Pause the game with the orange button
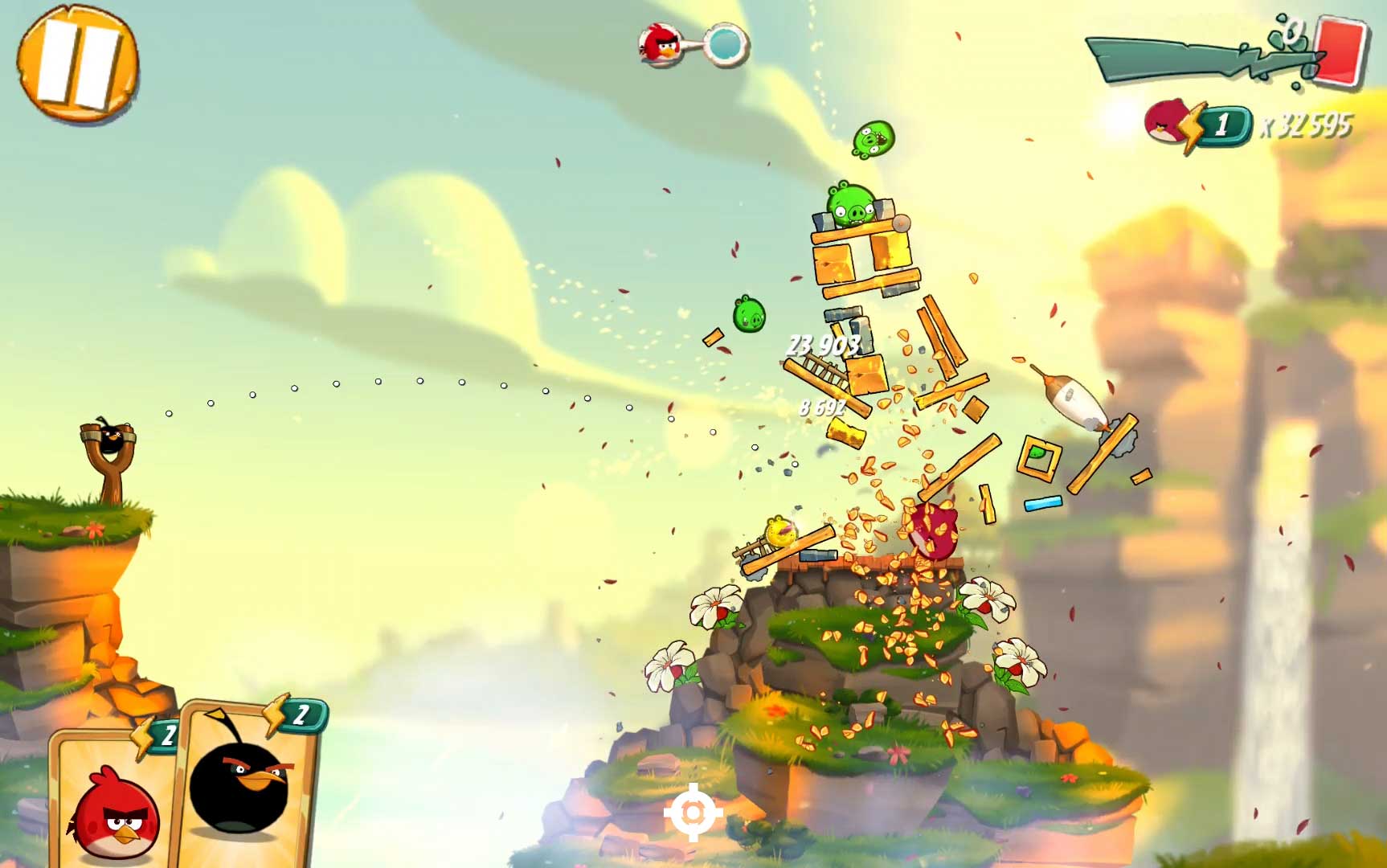This screenshot has height=868, width=1387. point(77,64)
